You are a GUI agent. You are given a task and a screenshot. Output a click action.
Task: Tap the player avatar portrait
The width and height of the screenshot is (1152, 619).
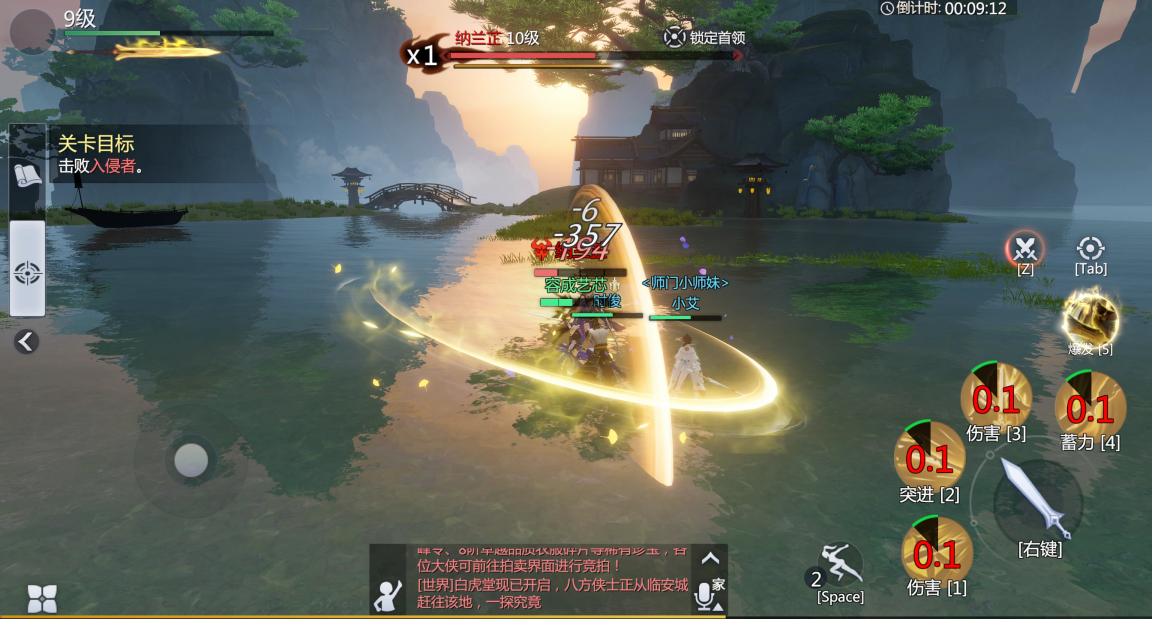(x=33, y=32)
